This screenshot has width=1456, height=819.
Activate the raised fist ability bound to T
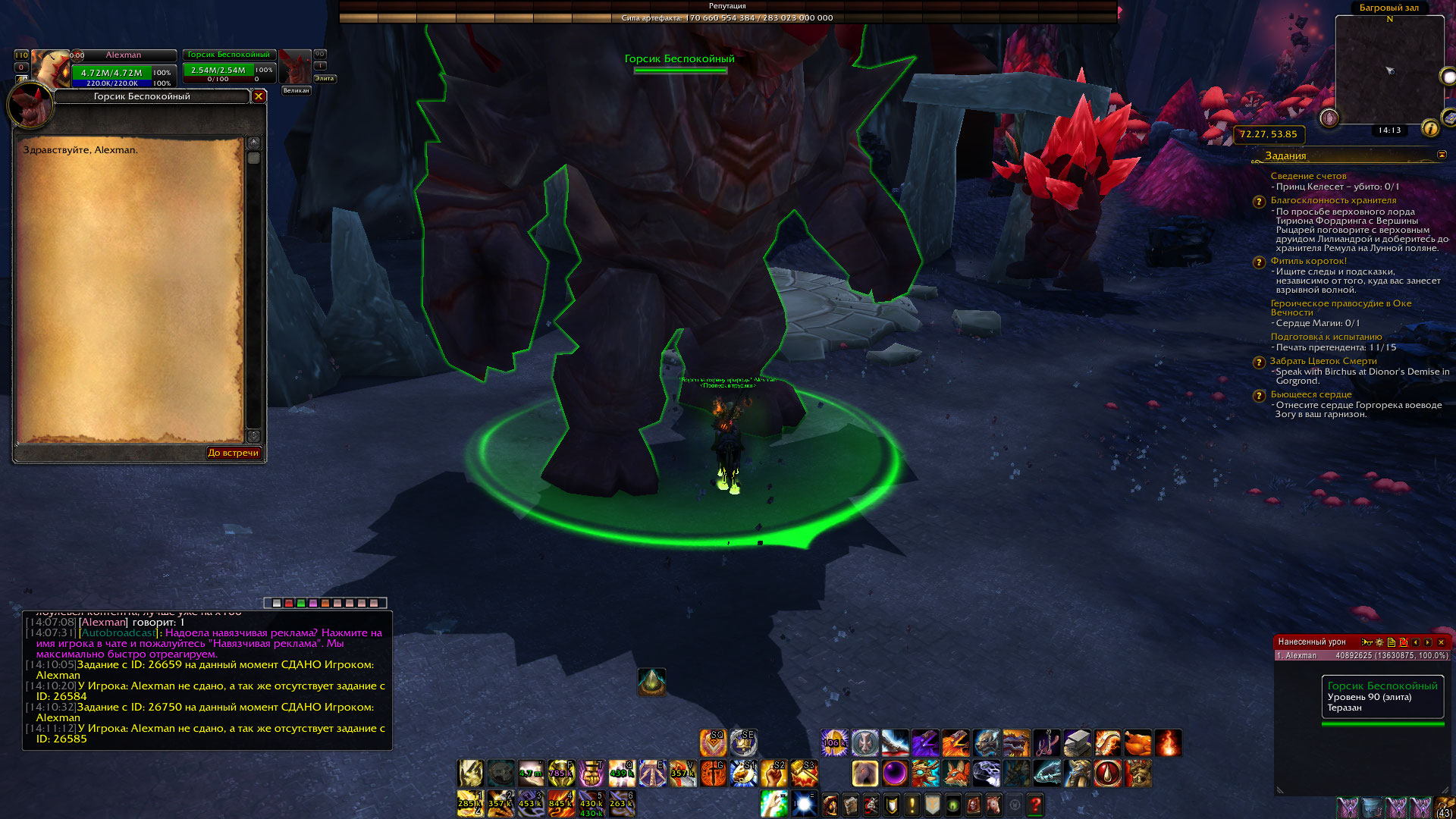[591, 773]
